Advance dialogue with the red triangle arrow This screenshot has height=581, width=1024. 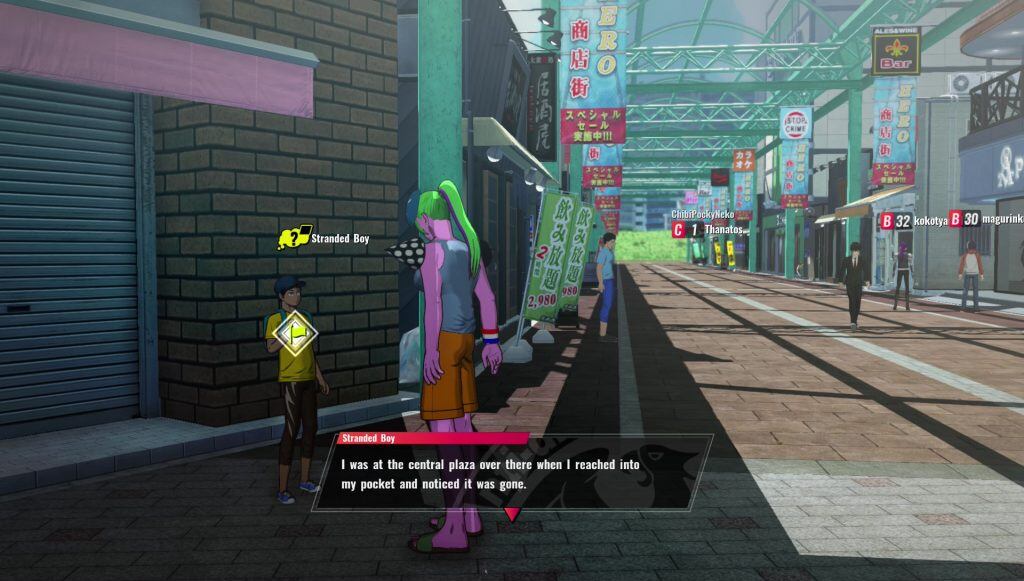tap(511, 514)
